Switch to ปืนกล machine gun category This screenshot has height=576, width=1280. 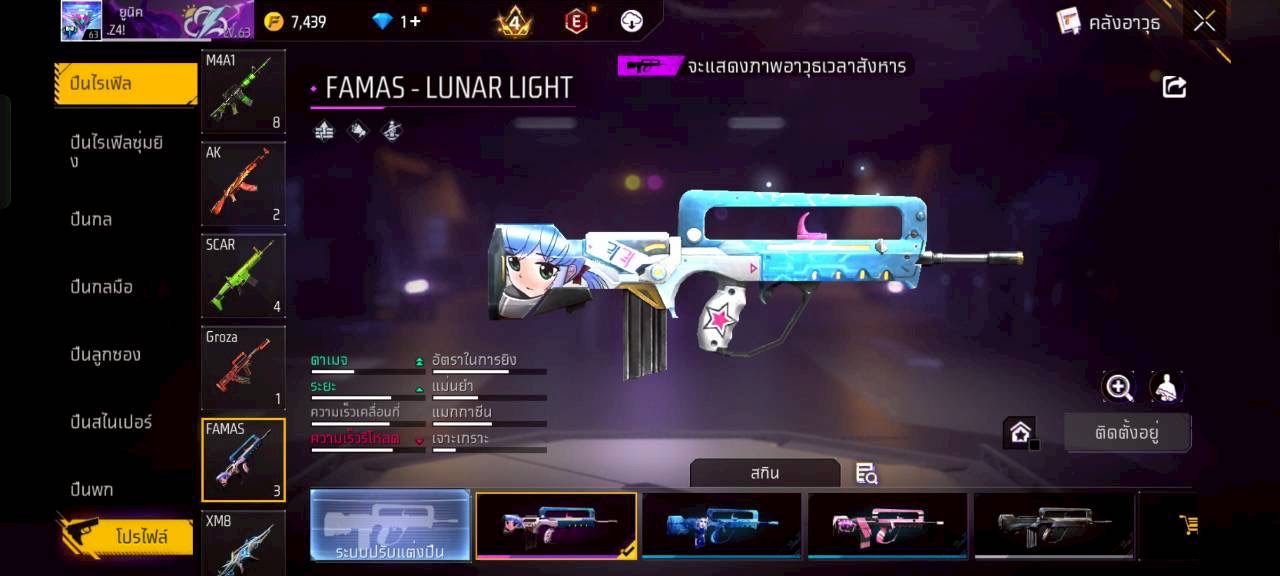92,219
